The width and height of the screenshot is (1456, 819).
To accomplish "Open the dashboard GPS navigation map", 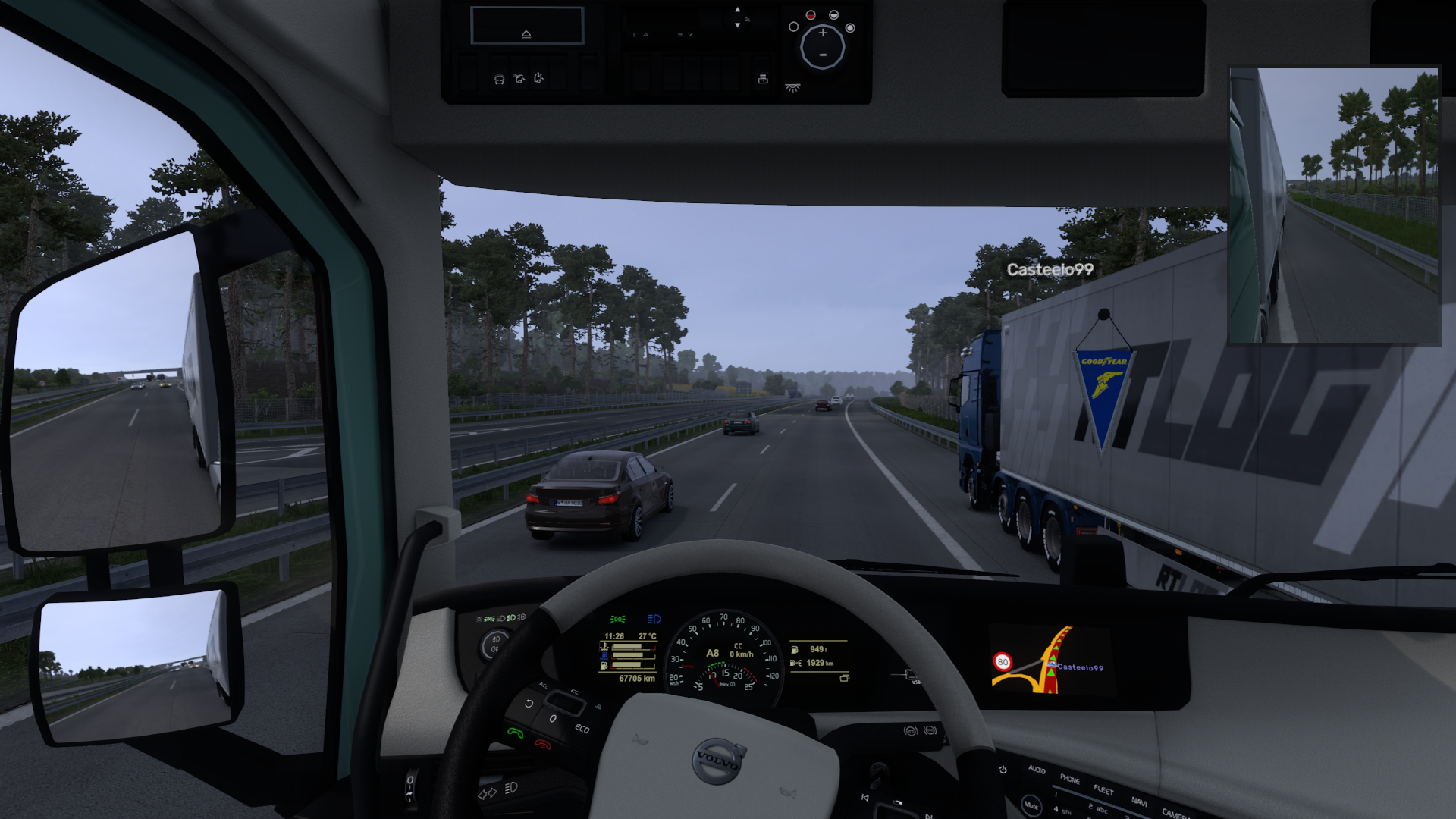I will pyautogui.click(x=1050, y=661).
